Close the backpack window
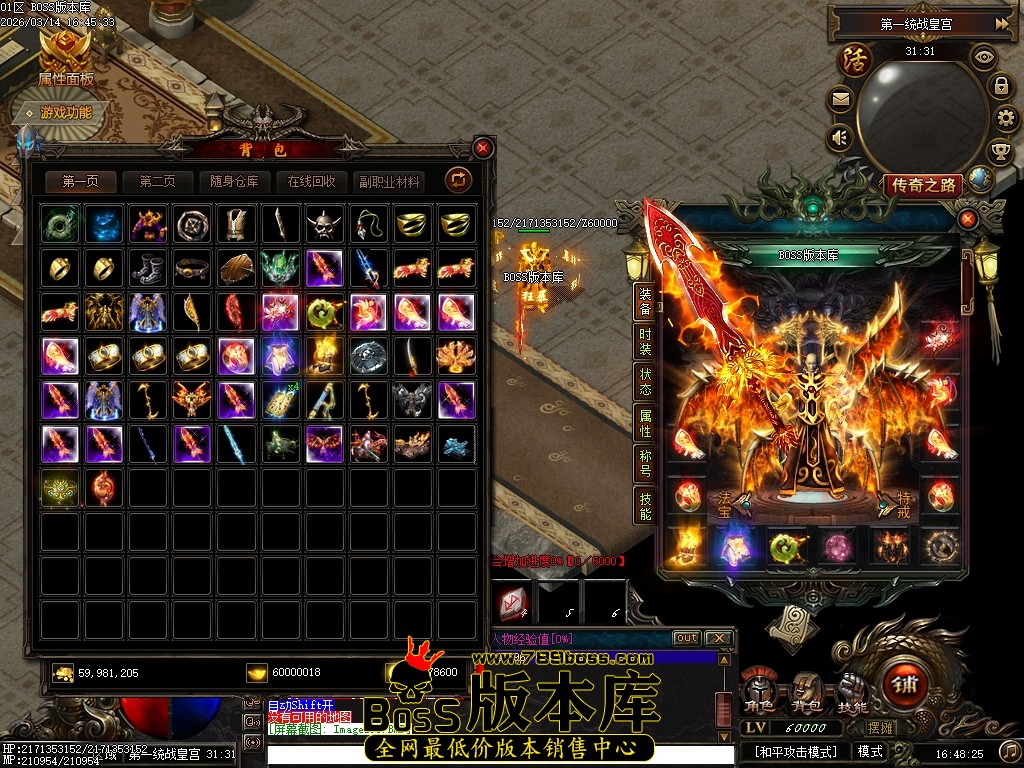This screenshot has width=1024, height=768. pos(483,148)
